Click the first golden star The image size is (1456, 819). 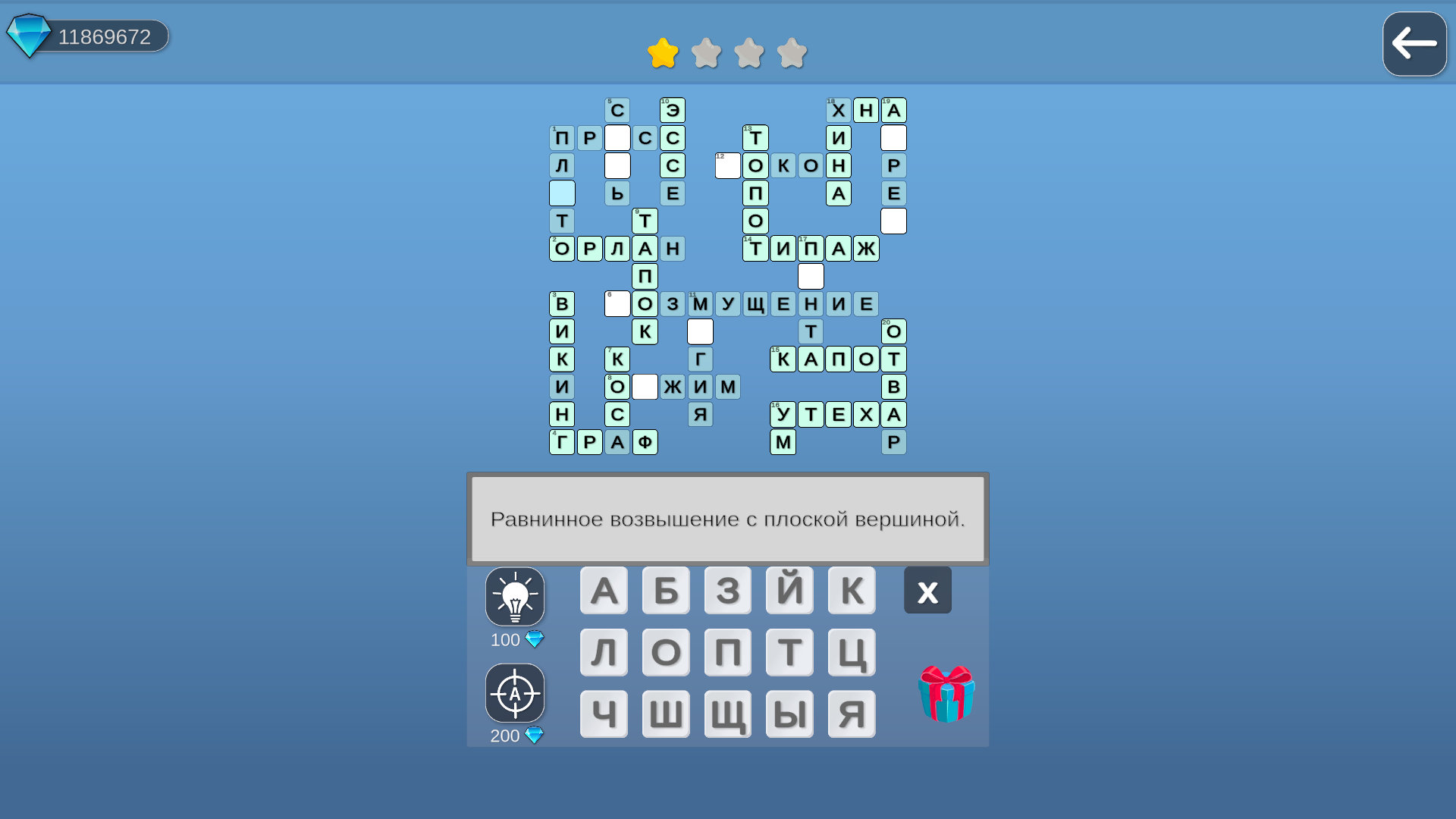point(662,53)
